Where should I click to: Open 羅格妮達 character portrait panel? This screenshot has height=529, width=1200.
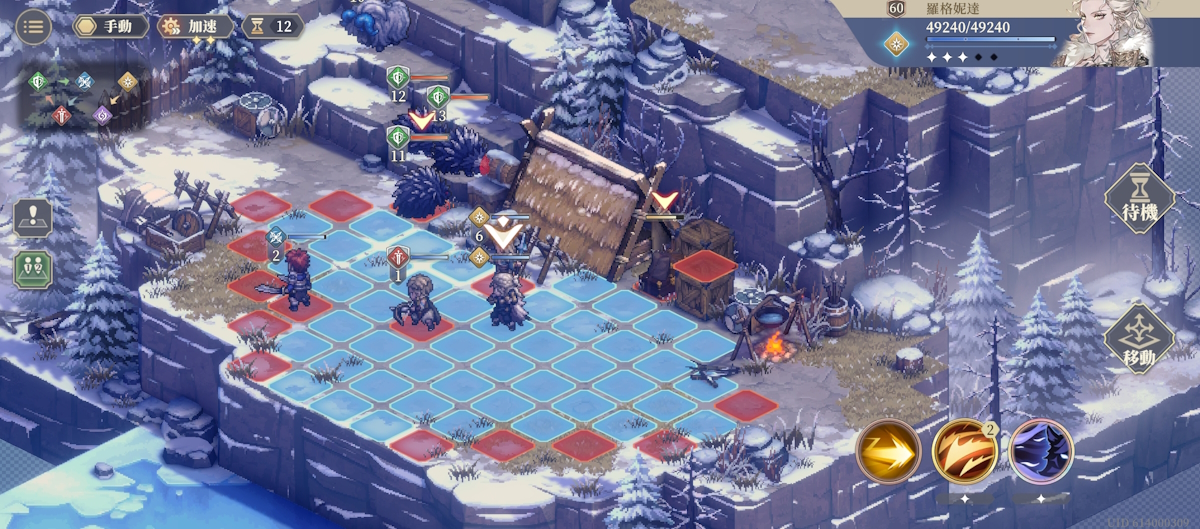(x=1111, y=33)
